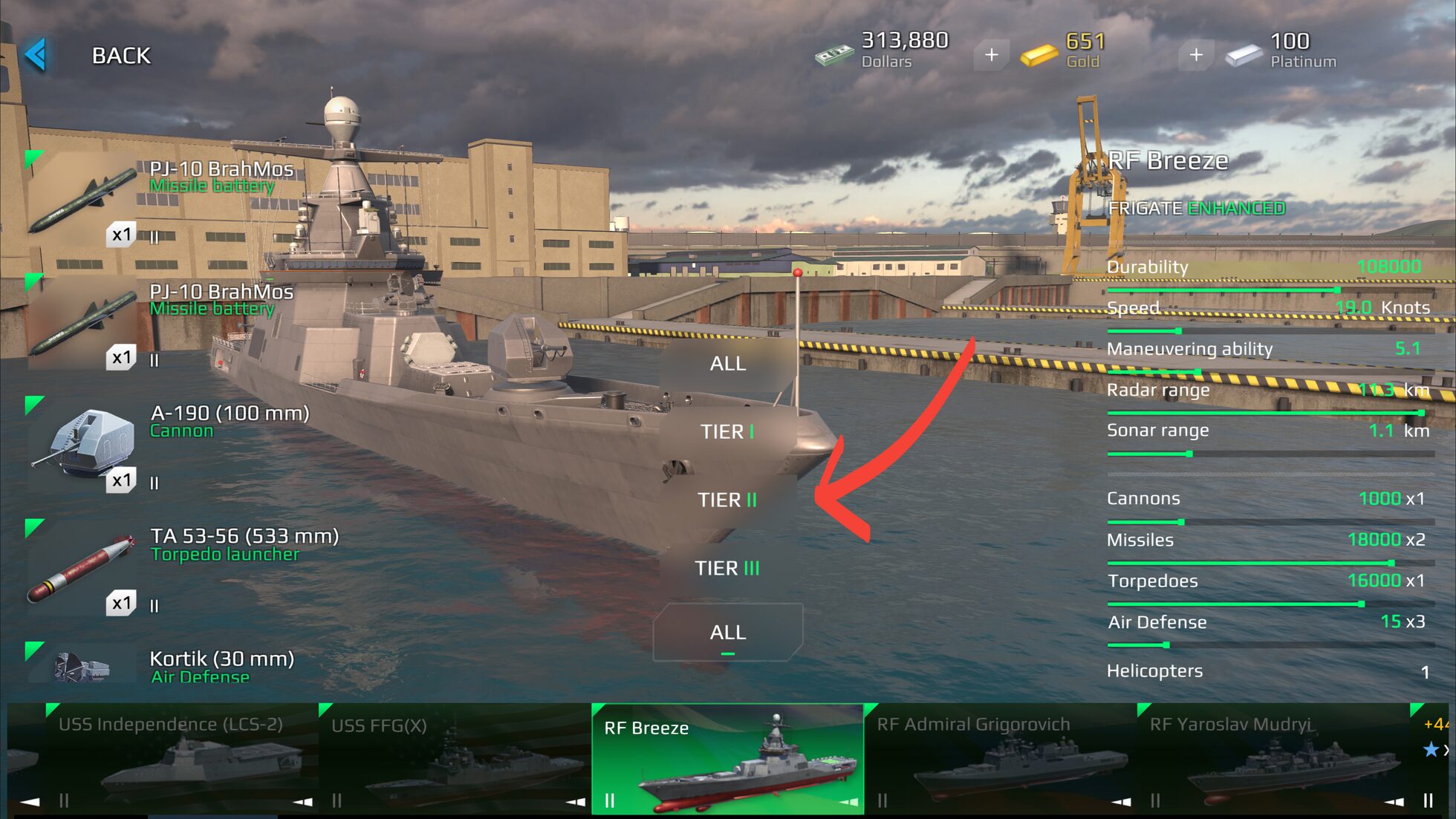This screenshot has width=1456, height=819.
Task: Click the plus button next to Gold
Action: [x=992, y=53]
